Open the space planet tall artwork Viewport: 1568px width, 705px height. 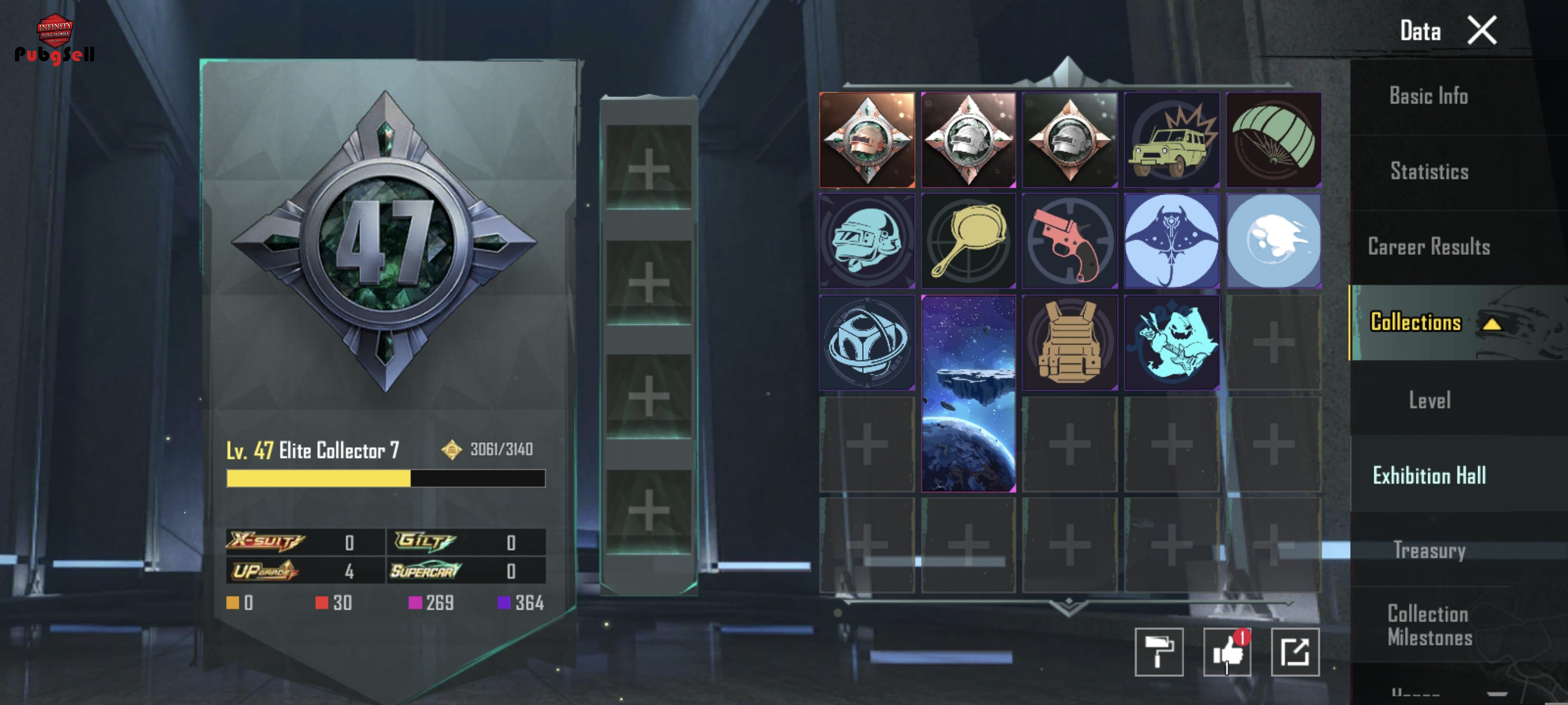pos(968,394)
